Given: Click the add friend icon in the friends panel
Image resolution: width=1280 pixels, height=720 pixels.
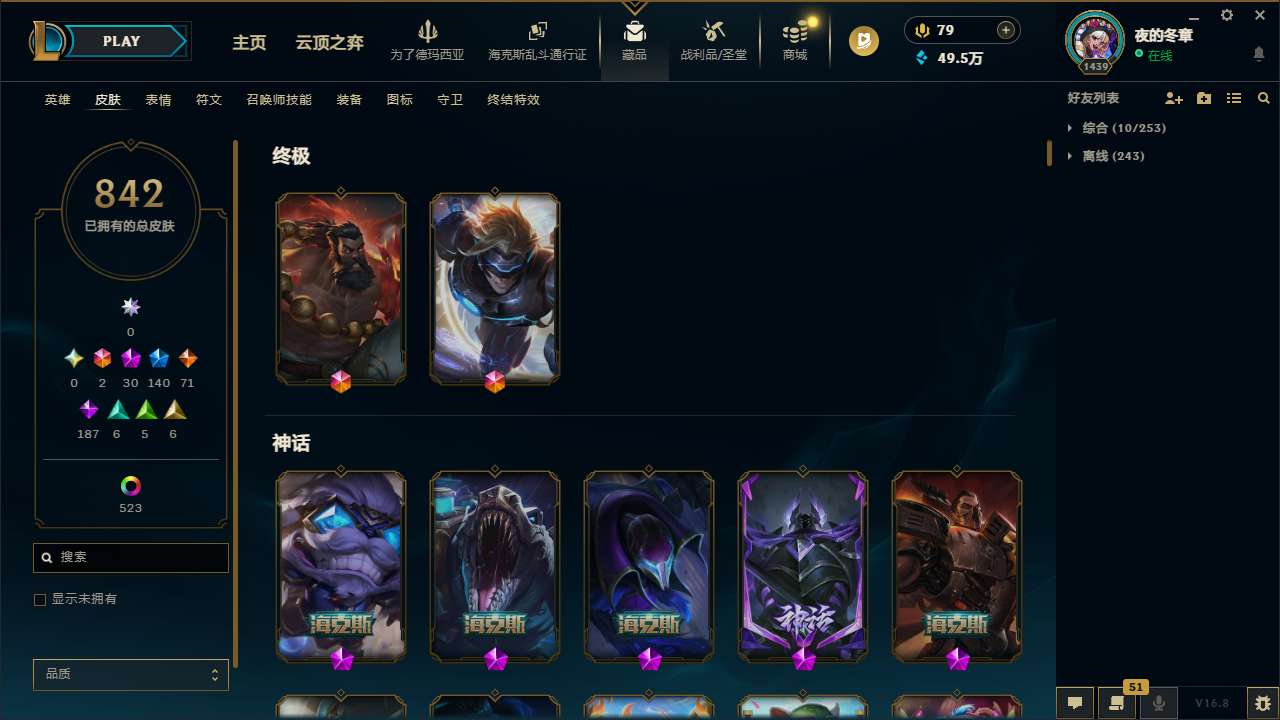Looking at the screenshot, I should click(x=1174, y=98).
